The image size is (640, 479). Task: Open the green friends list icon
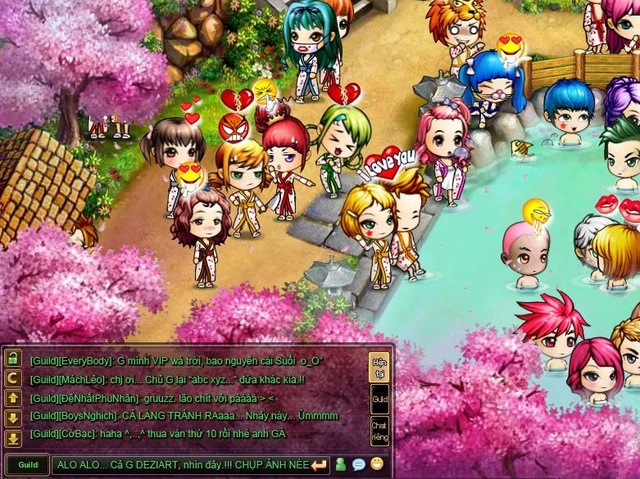click(340, 464)
